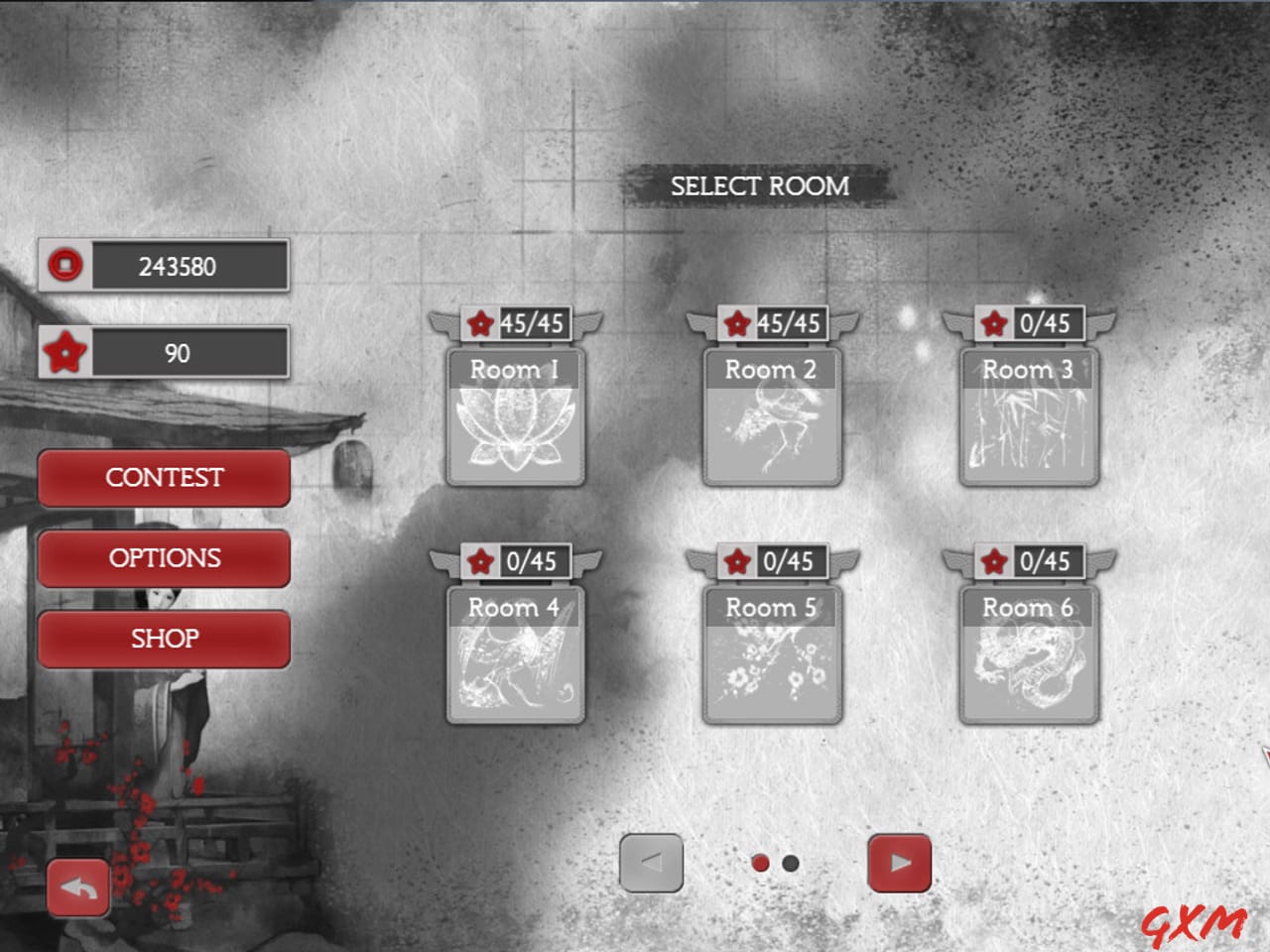Open the CONTEST menu
1270x952 pixels.
click(164, 478)
